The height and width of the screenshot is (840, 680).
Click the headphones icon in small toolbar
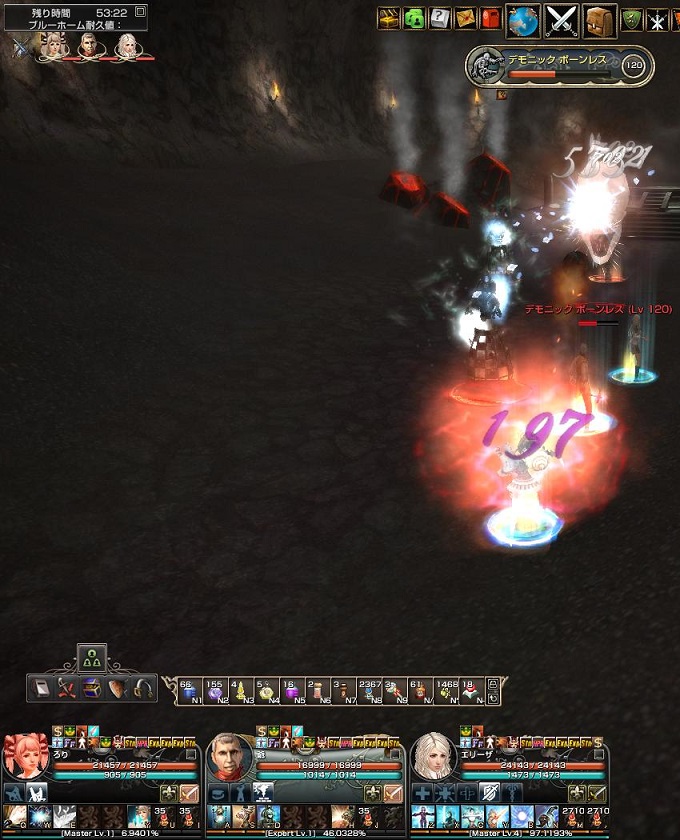pos(142,688)
